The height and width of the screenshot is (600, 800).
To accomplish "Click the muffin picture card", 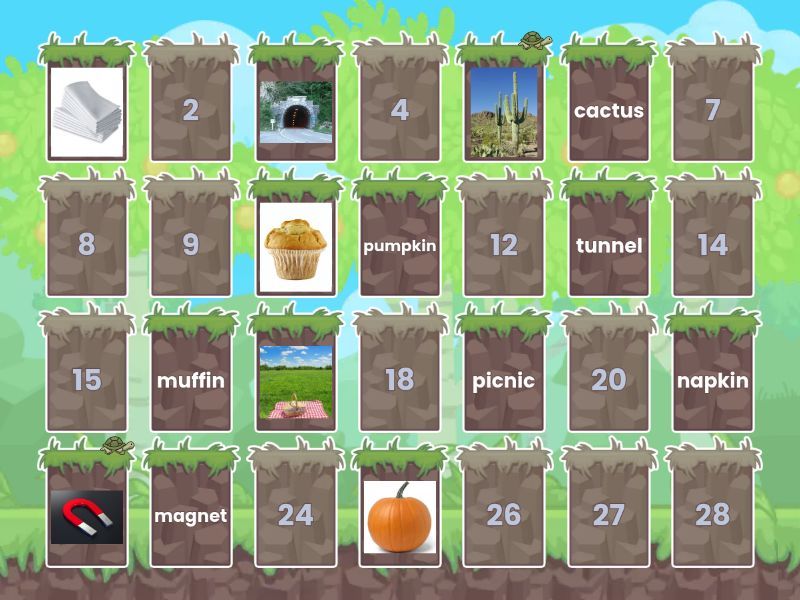I will click(x=295, y=245).
